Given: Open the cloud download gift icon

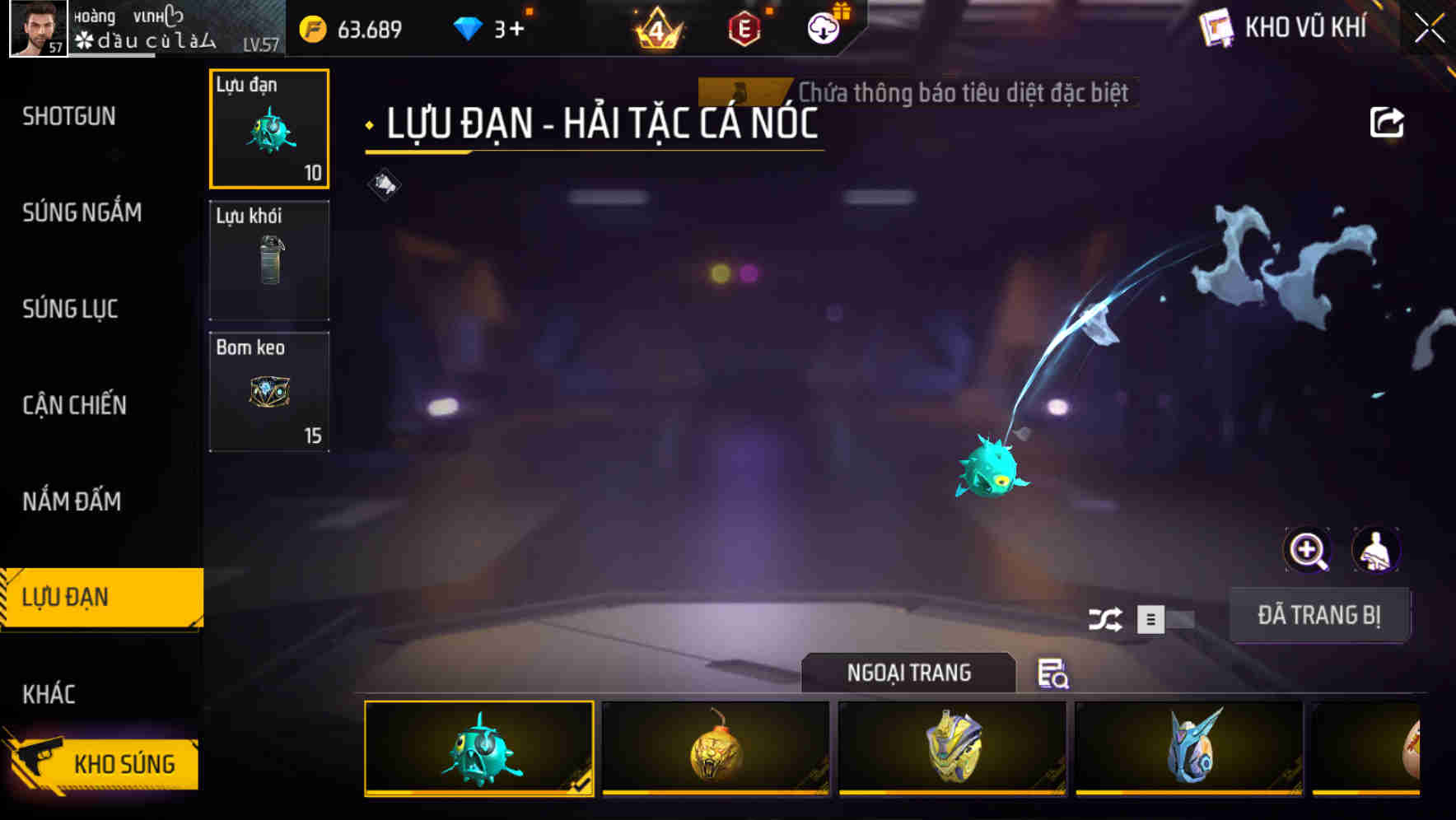Looking at the screenshot, I should (x=824, y=30).
